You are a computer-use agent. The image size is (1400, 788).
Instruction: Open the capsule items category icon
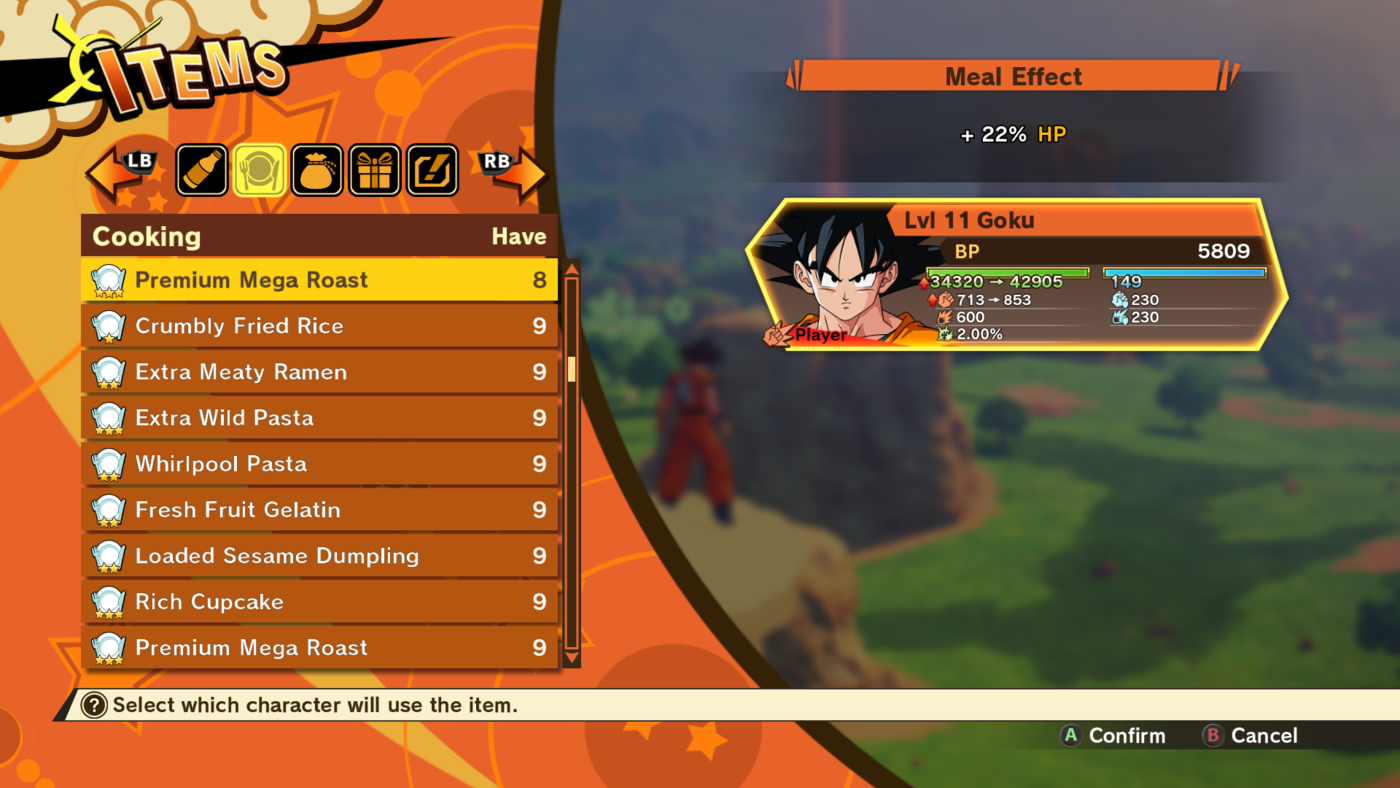(201, 169)
